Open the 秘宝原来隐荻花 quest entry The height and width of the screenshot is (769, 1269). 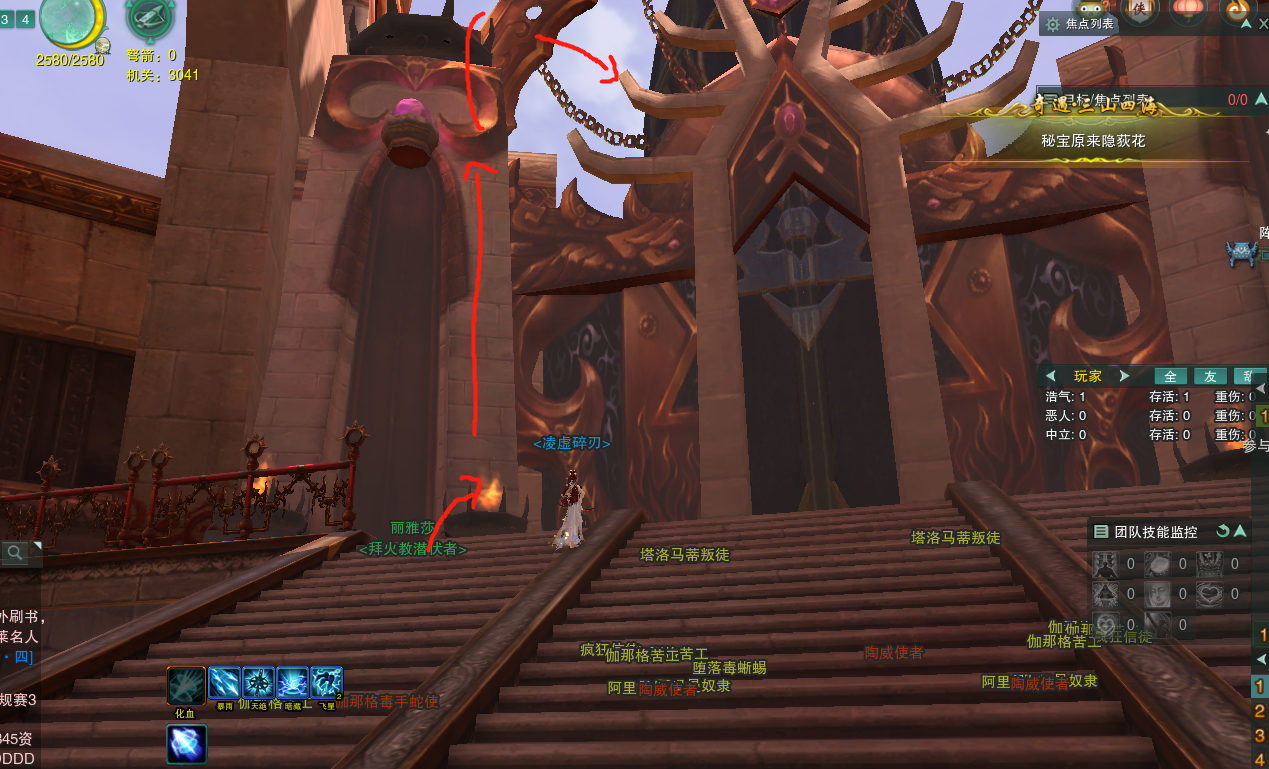(1092, 141)
